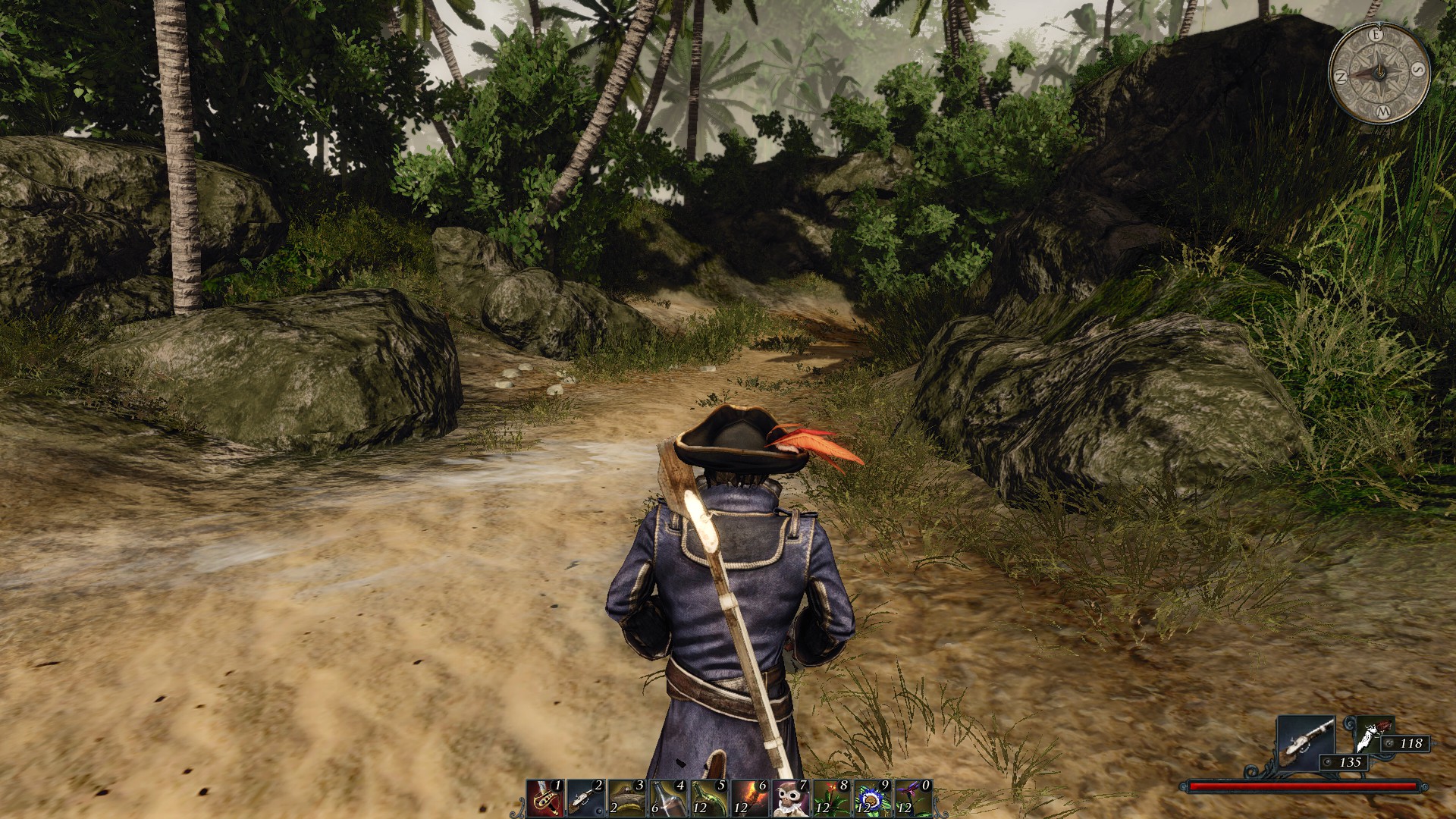Screen dimensions: 1456x819
Task: Select the torch in hotbar slot 6
Action: pyautogui.click(x=749, y=798)
